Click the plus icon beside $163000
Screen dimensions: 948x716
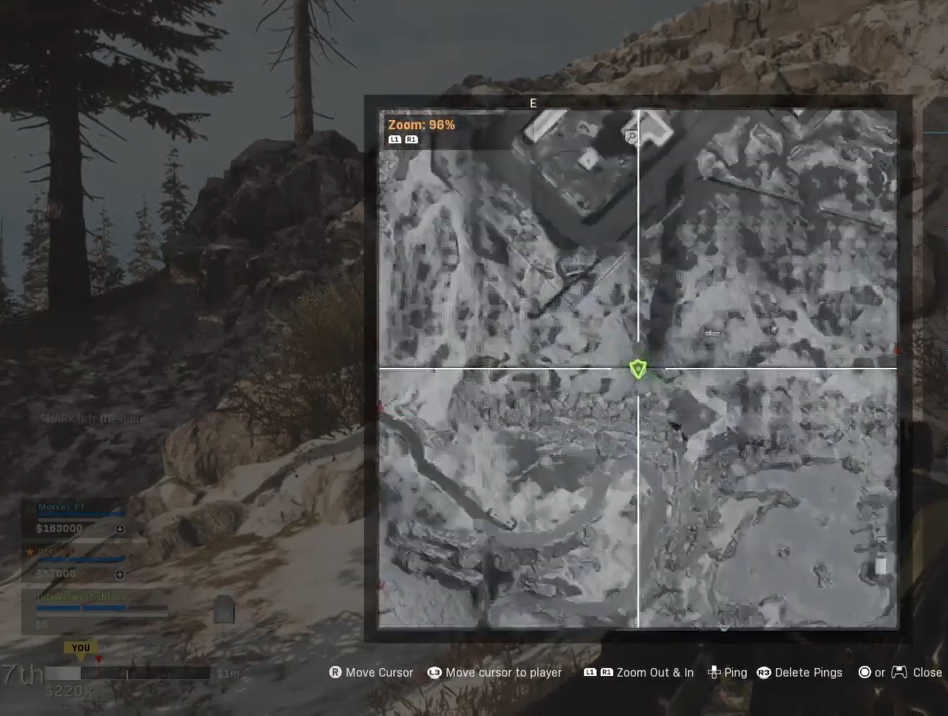(x=120, y=528)
